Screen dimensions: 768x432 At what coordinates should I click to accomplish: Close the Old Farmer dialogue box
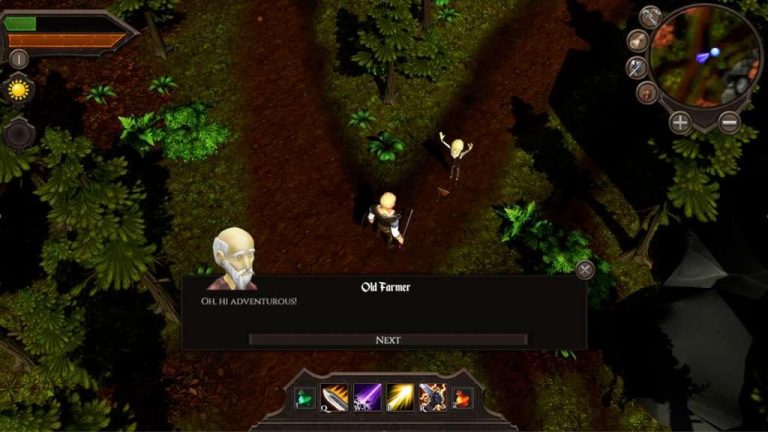[x=585, y=269]
